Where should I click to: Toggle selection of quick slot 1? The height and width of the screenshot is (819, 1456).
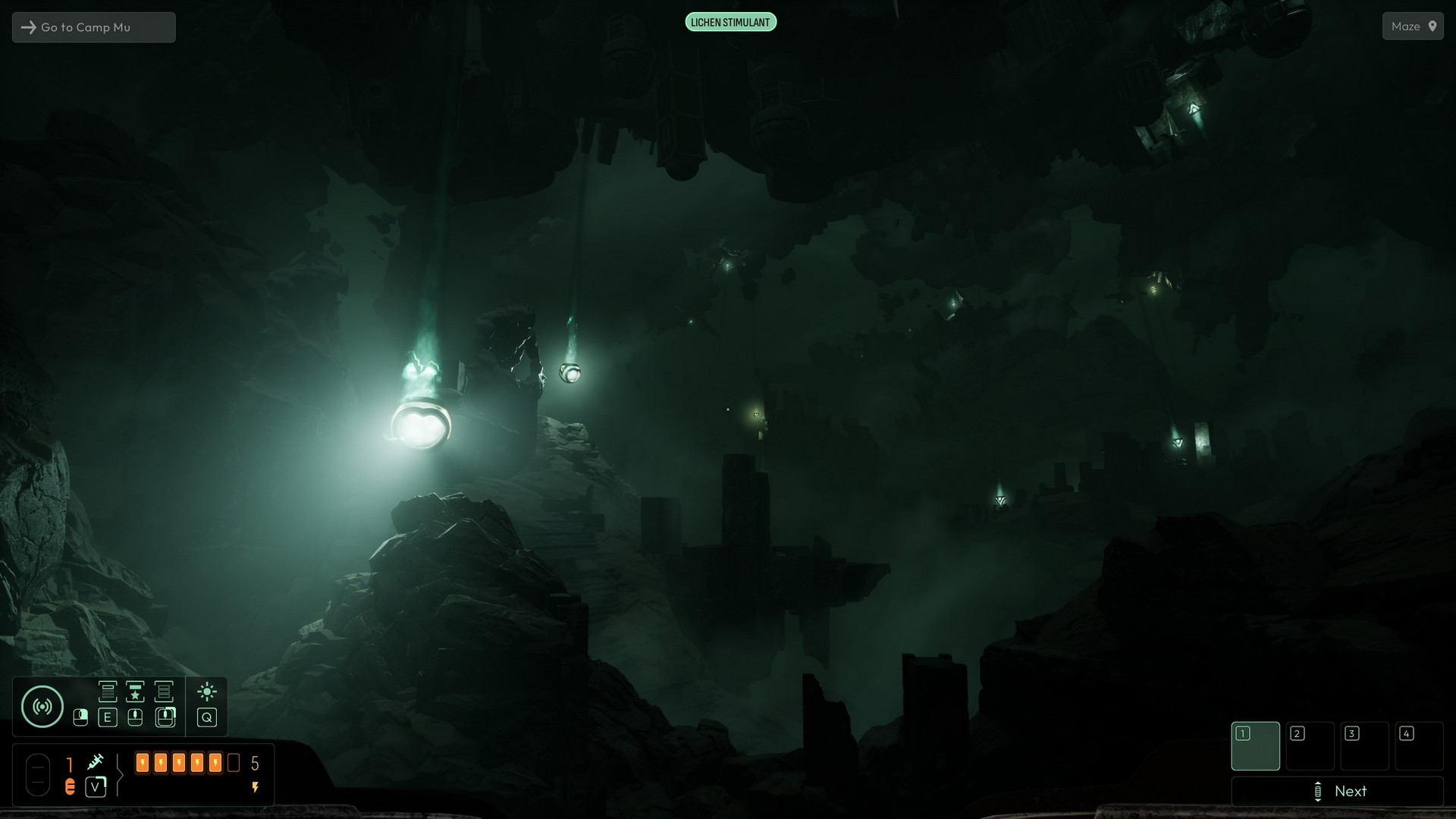[1256, 746]
